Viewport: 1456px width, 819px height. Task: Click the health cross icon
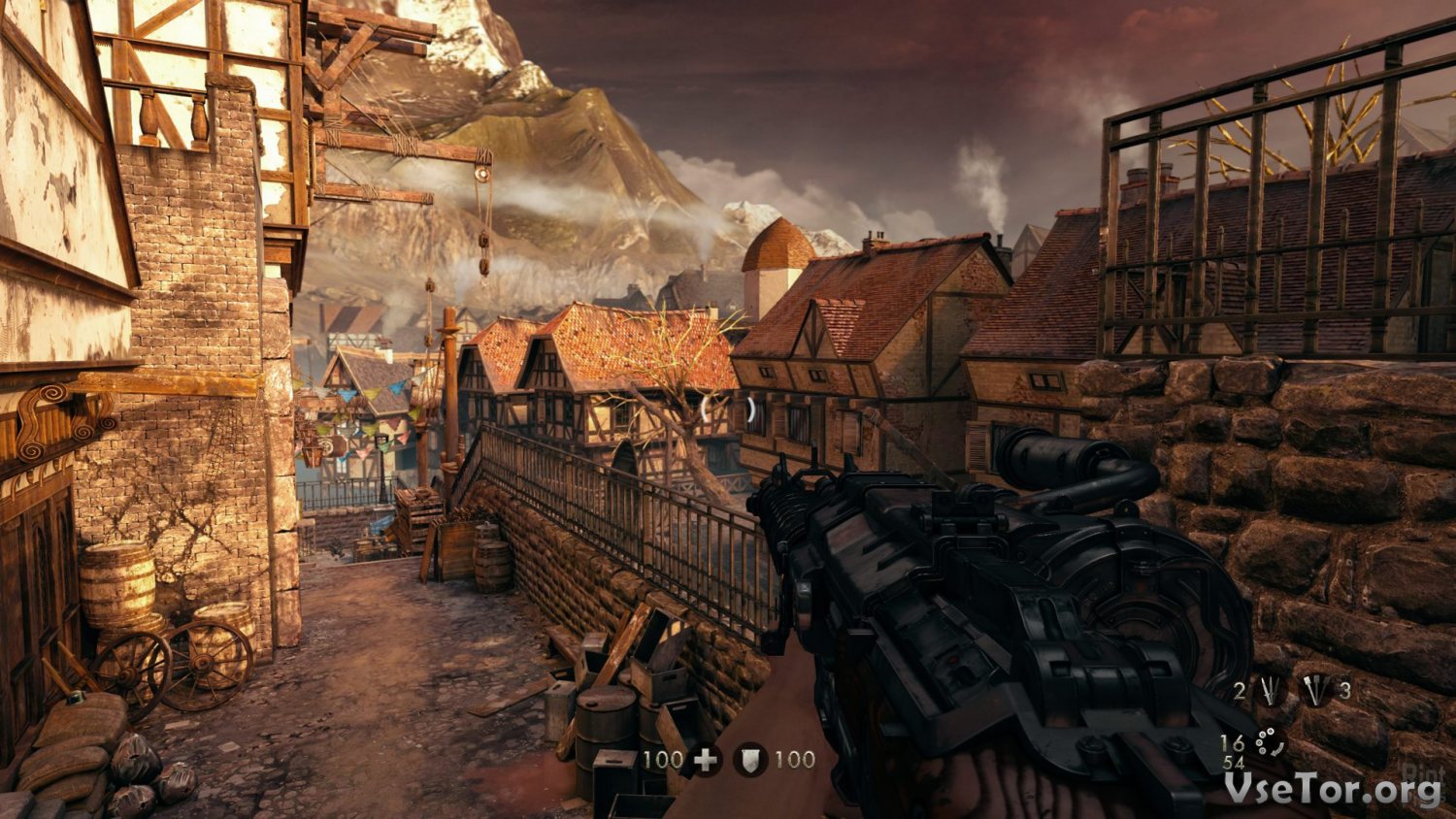(x=706, y=760)
